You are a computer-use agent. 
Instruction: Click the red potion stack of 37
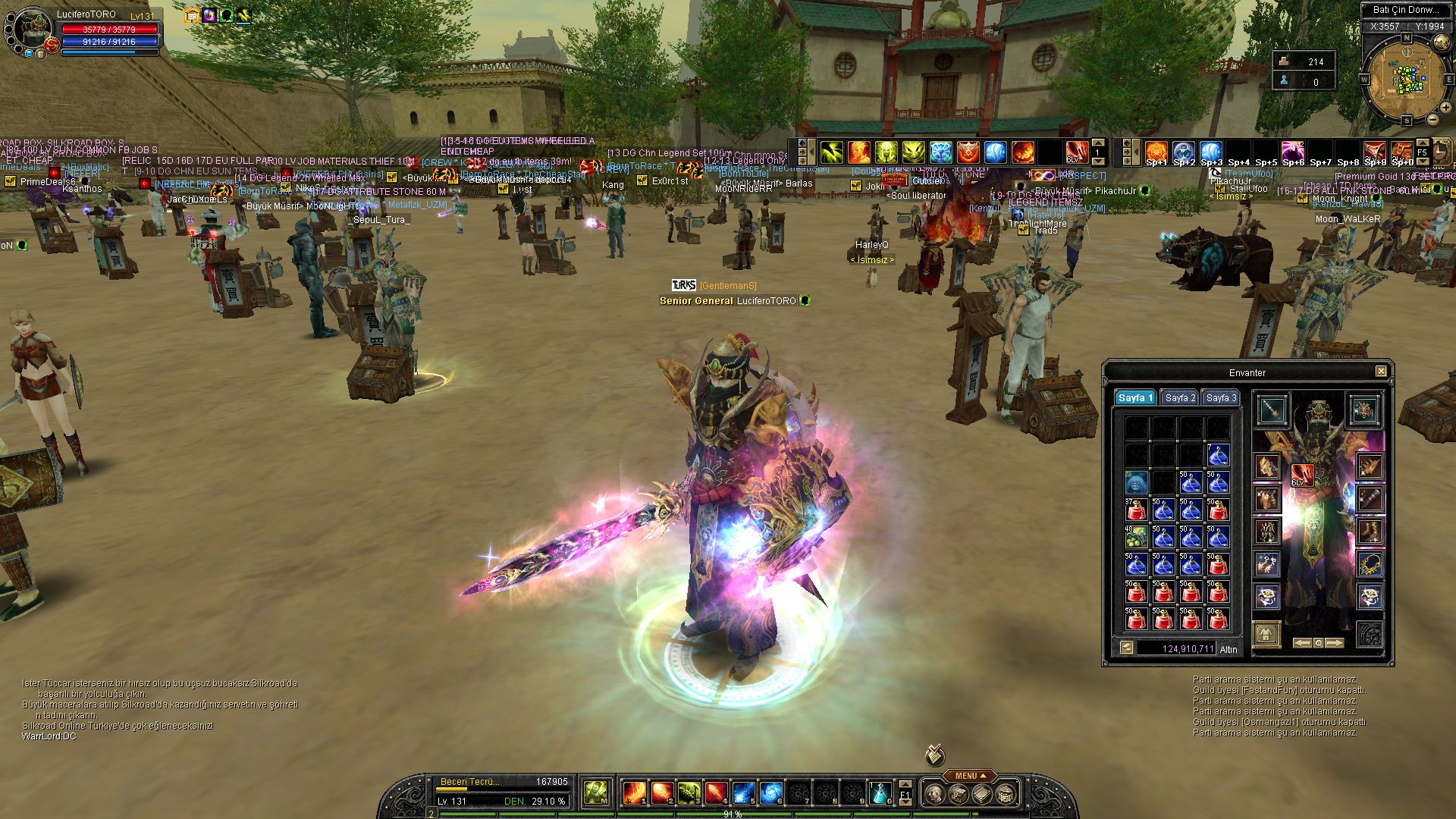pyautogui.click(x=1135, y=510)
